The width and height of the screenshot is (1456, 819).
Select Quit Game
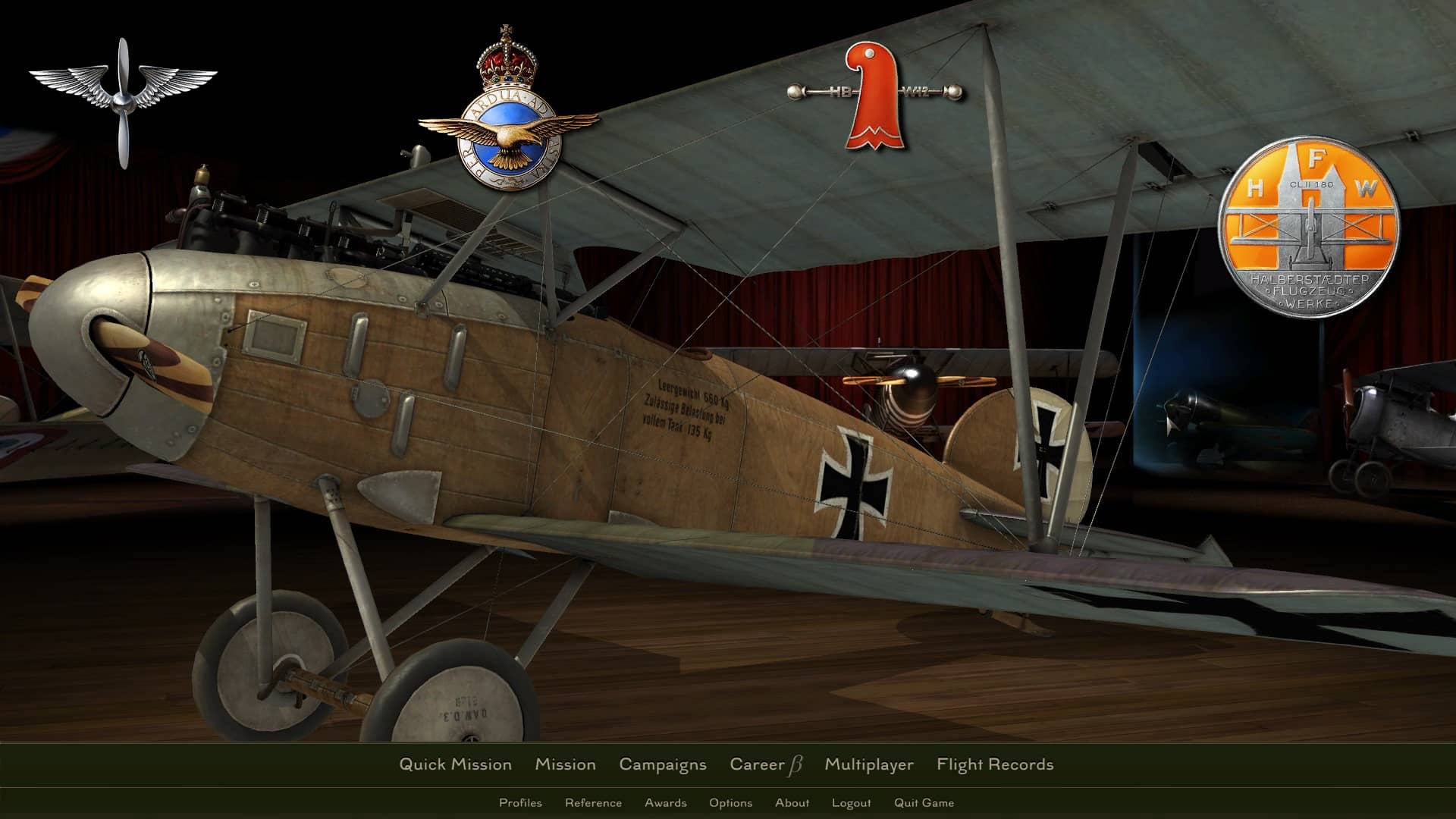pos(924,802)
